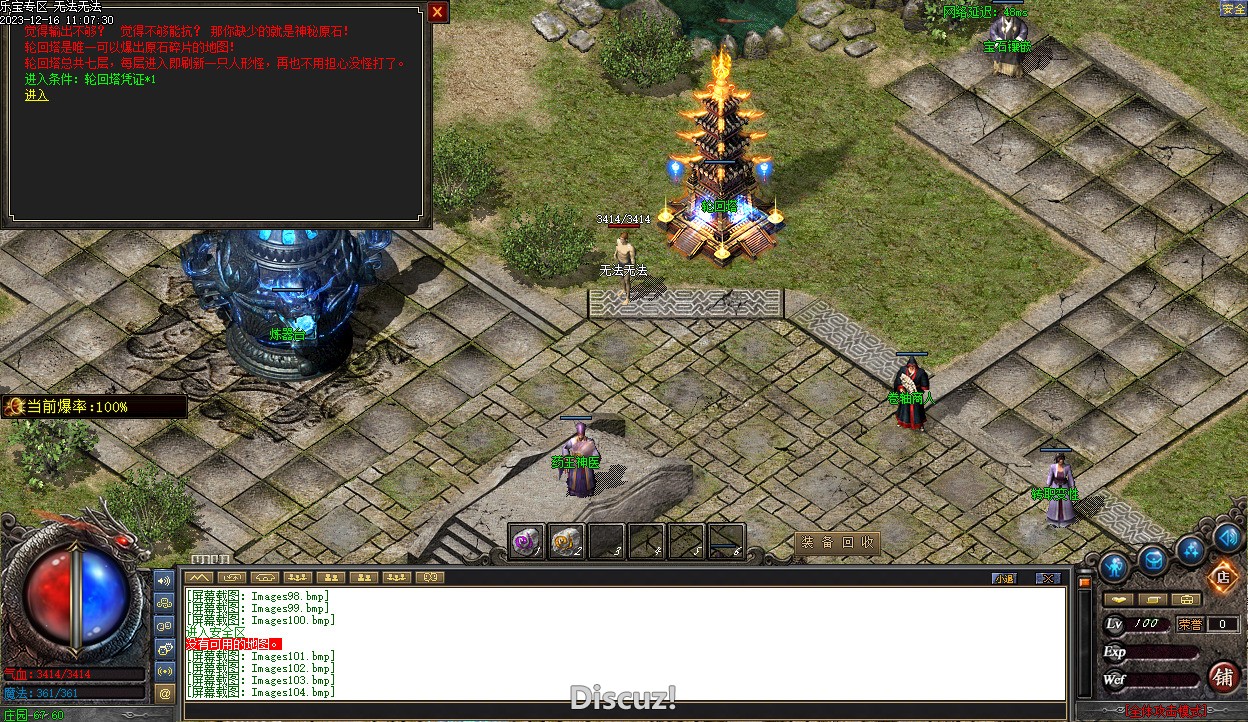The width and height of the screenshot is (1248, 722).
Task: Click the speaker icon beside the chat box
Action: tap(165, 580)
